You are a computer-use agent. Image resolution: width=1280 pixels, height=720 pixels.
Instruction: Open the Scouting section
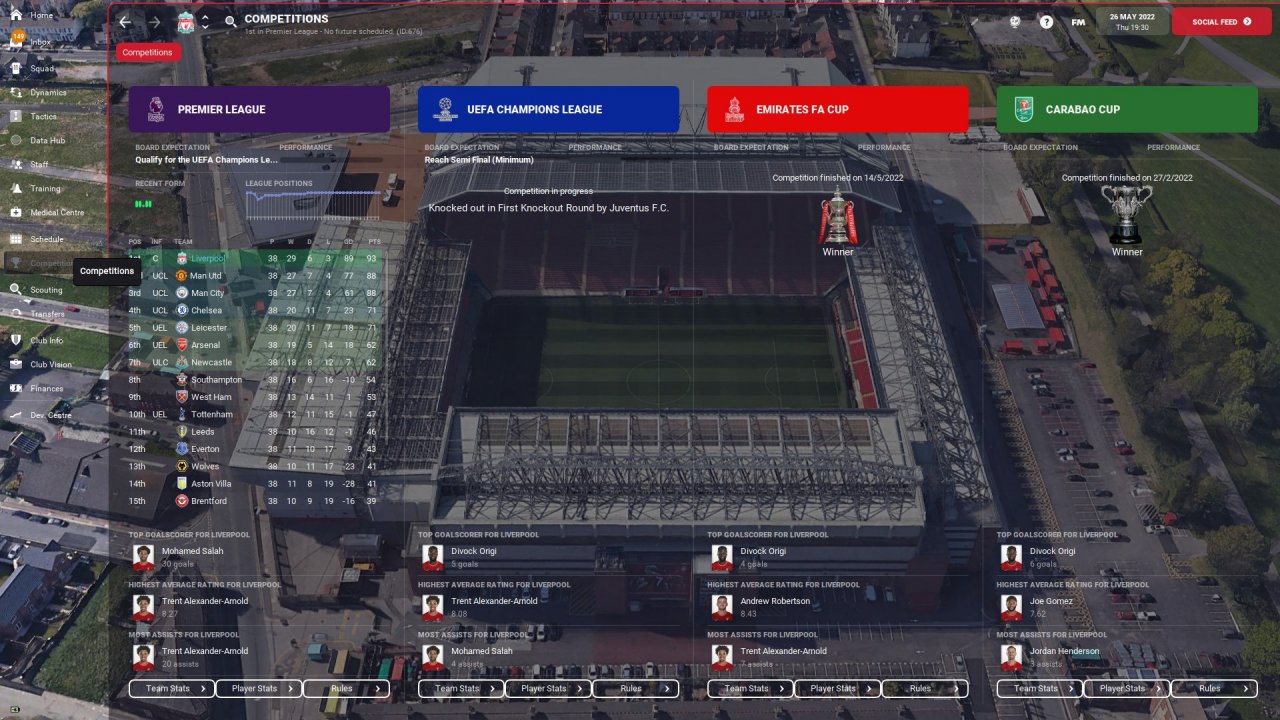[46, 290]
